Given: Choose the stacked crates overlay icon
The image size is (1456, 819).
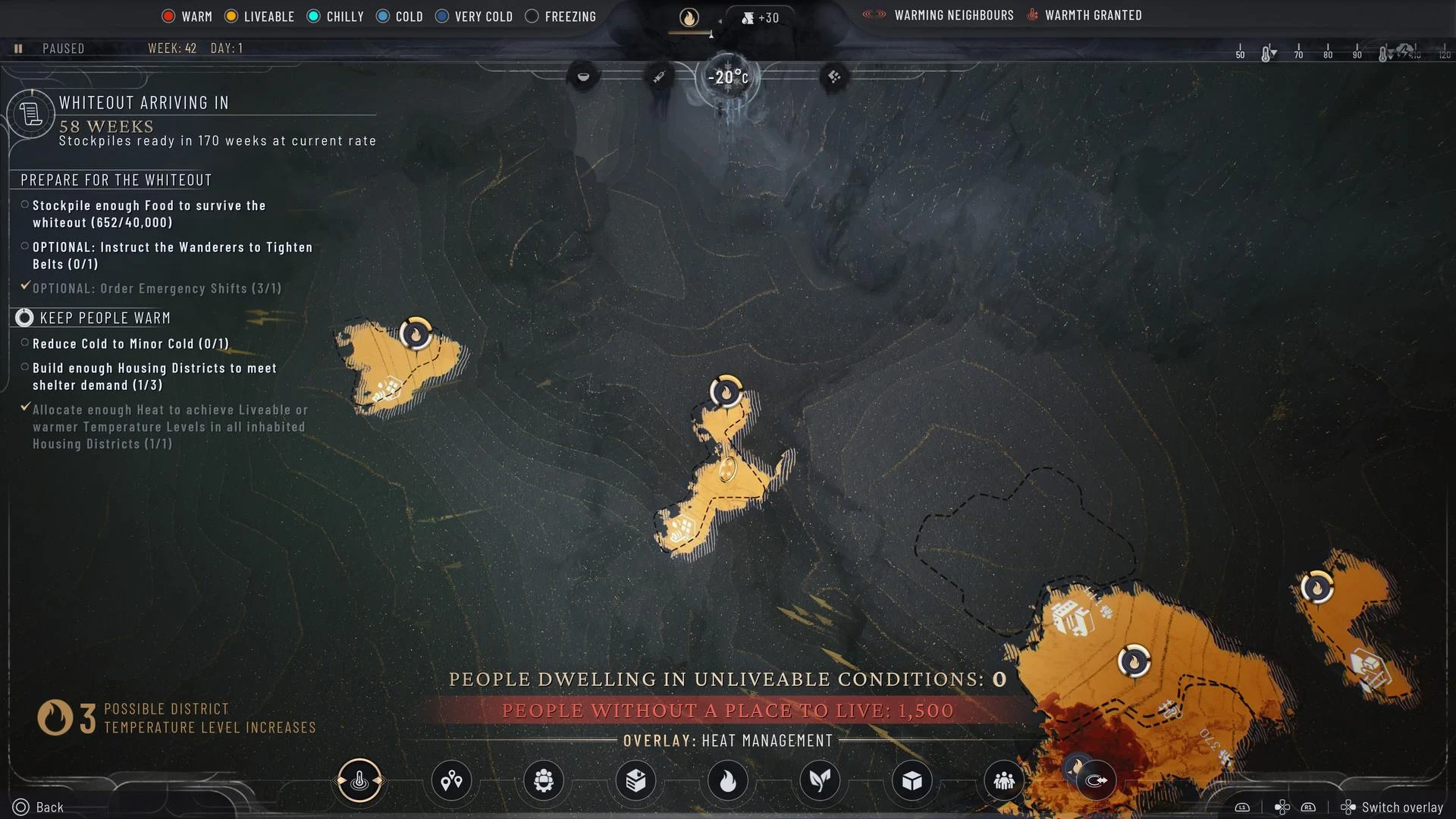Looking at the screenshot, I should click(635, 780).
